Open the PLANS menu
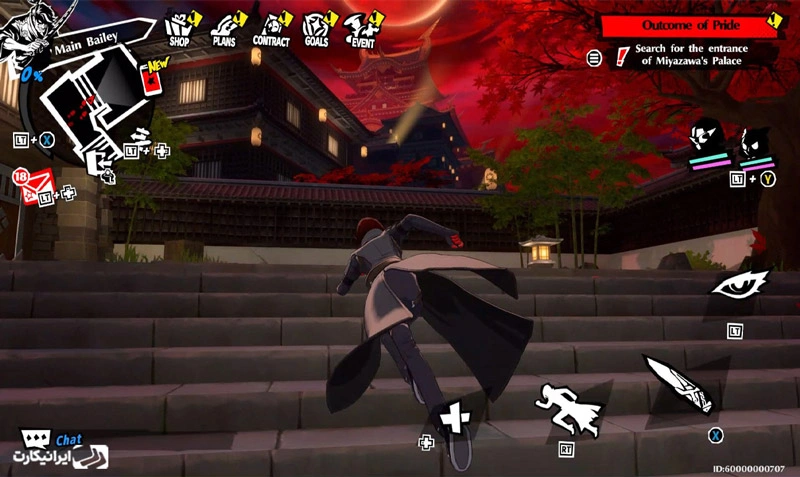Viewport: 800px width, 477px height. click(x=224, y=29)
